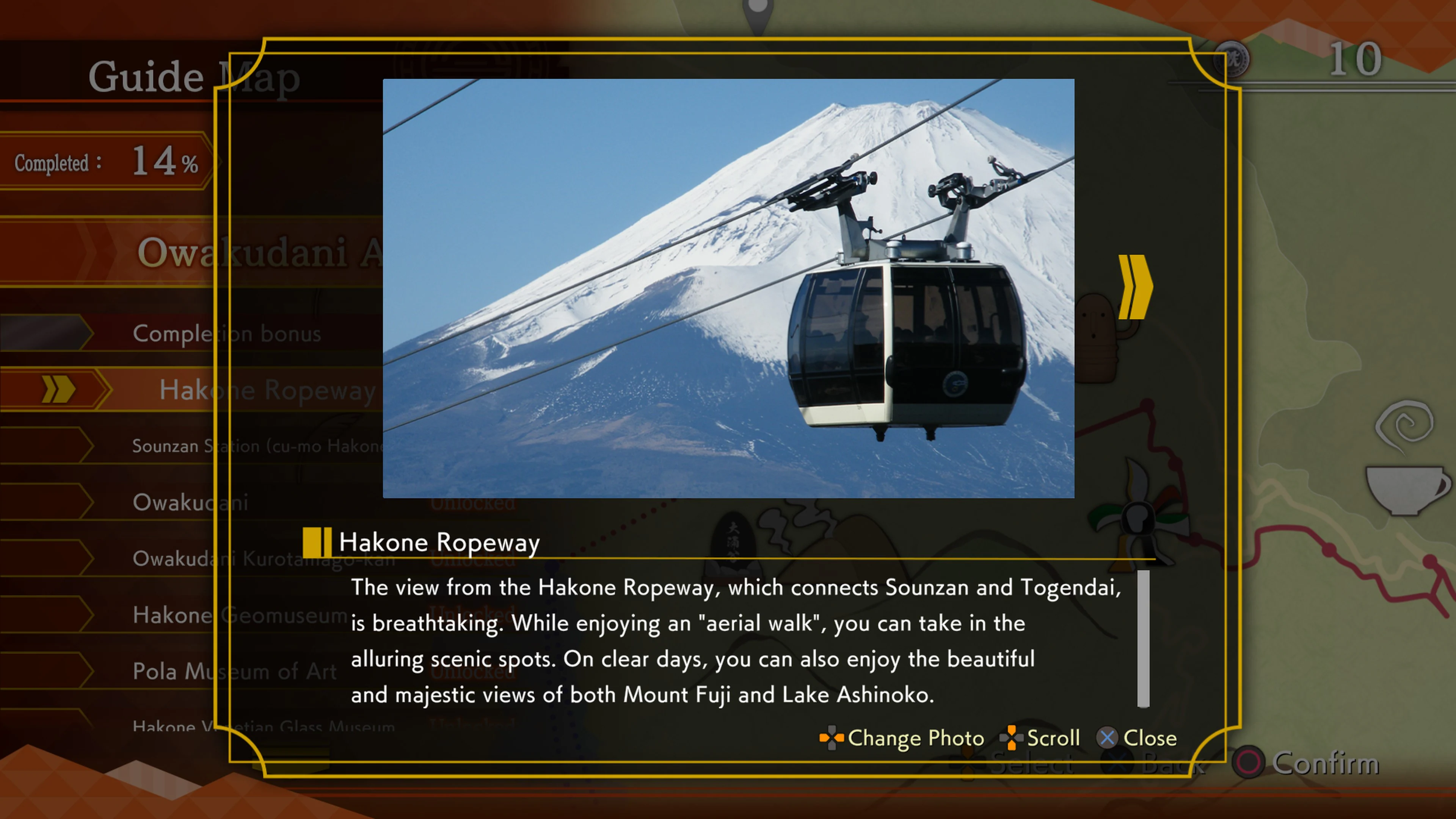The width and height of the screenshot is (1456, 819).
Task: Click the Completed 14% progress indicator
Action: point(104,162)
